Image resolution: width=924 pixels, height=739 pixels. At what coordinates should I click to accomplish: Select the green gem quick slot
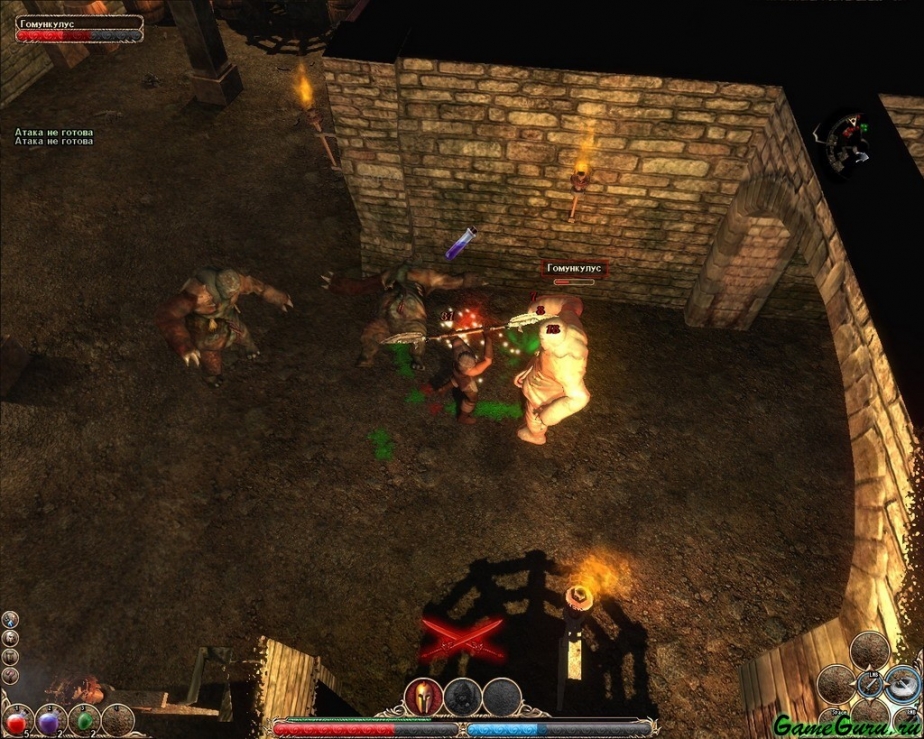85,720
